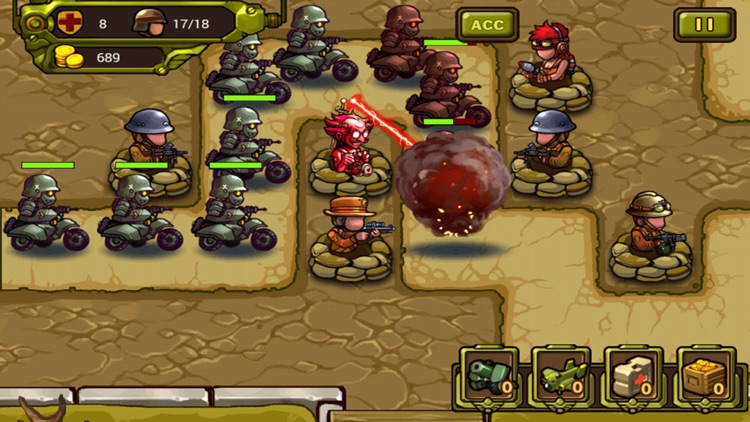Viewport: 750px width, 422px height.
Task: Use the green cannon item
Action: [x=491, y=376]
